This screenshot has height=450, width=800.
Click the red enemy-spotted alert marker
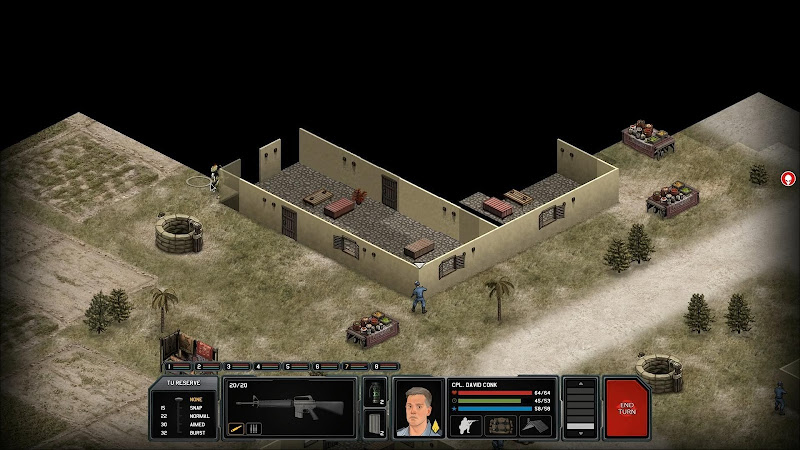pos(788,179)
